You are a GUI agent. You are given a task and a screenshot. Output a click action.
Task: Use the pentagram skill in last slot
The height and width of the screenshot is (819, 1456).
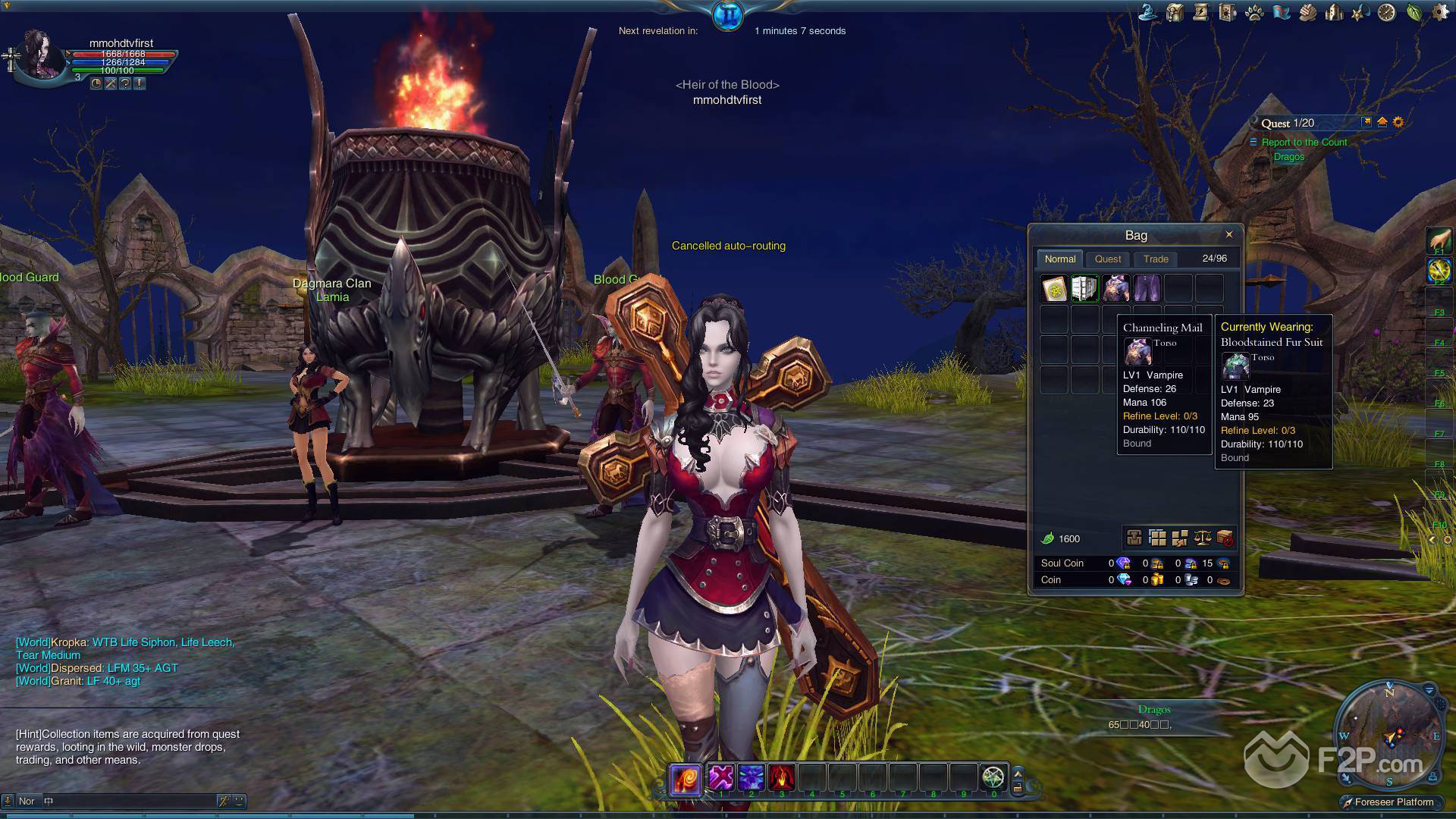click(x=993, y=777)
